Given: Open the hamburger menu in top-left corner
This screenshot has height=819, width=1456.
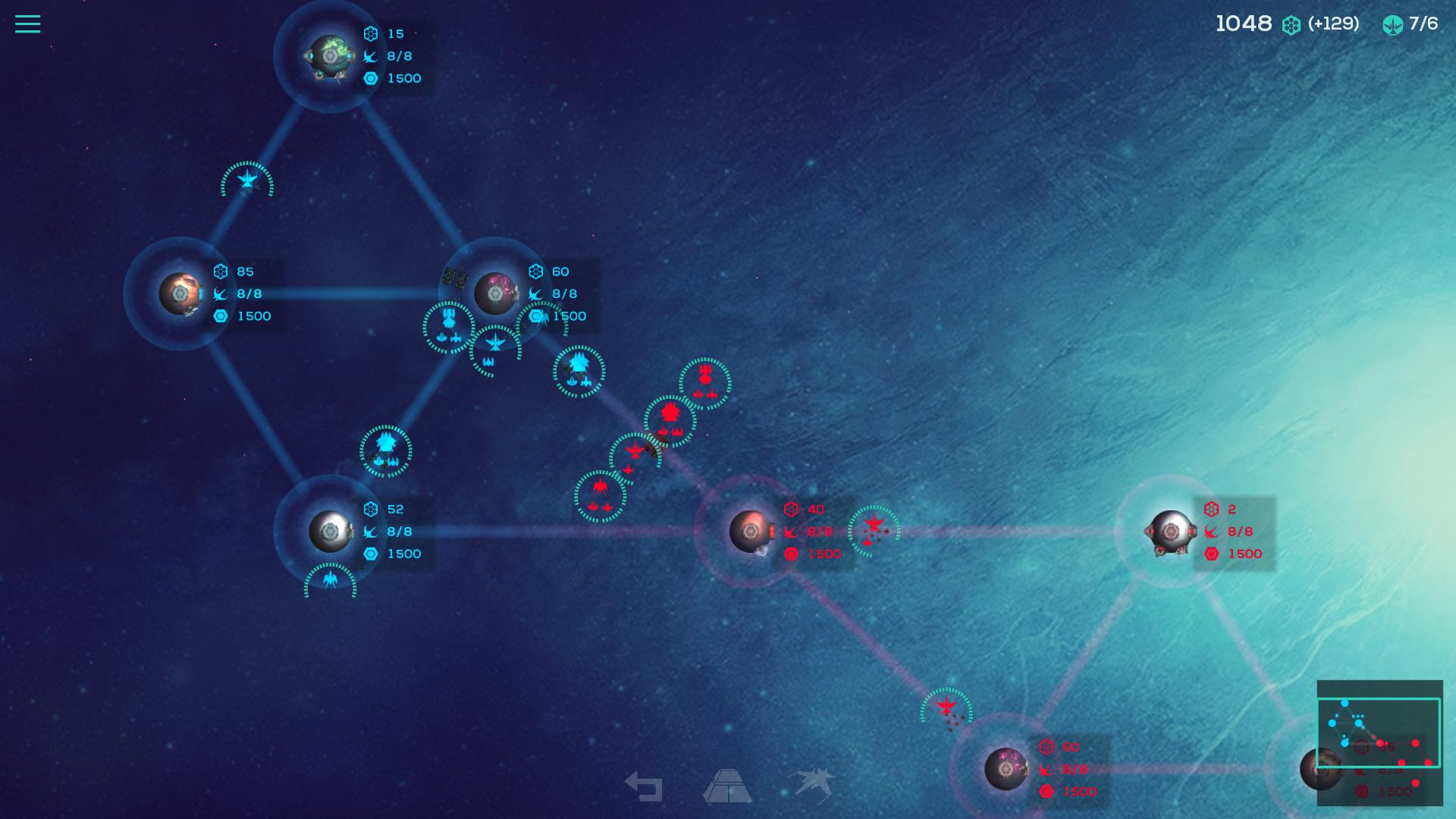Looking at the screenshot, I should [27, 24].
